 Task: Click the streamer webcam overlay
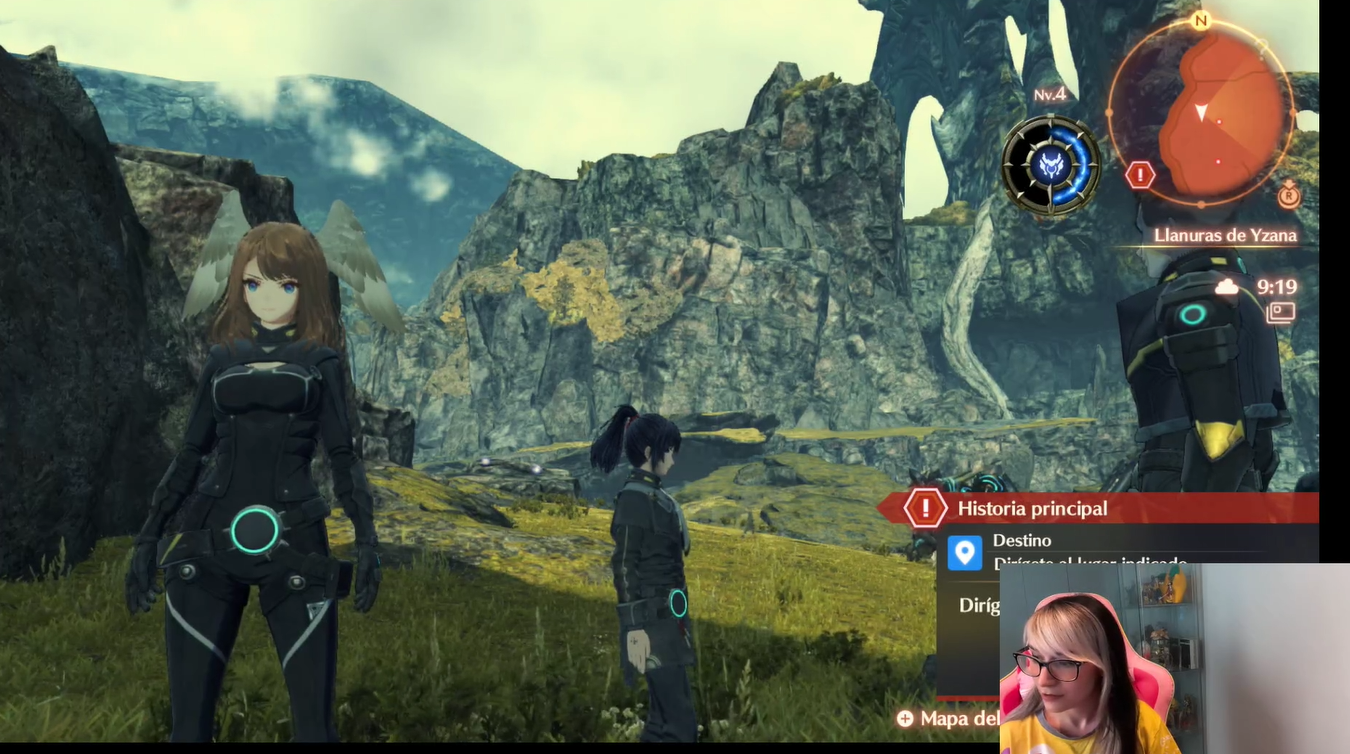1175,660
